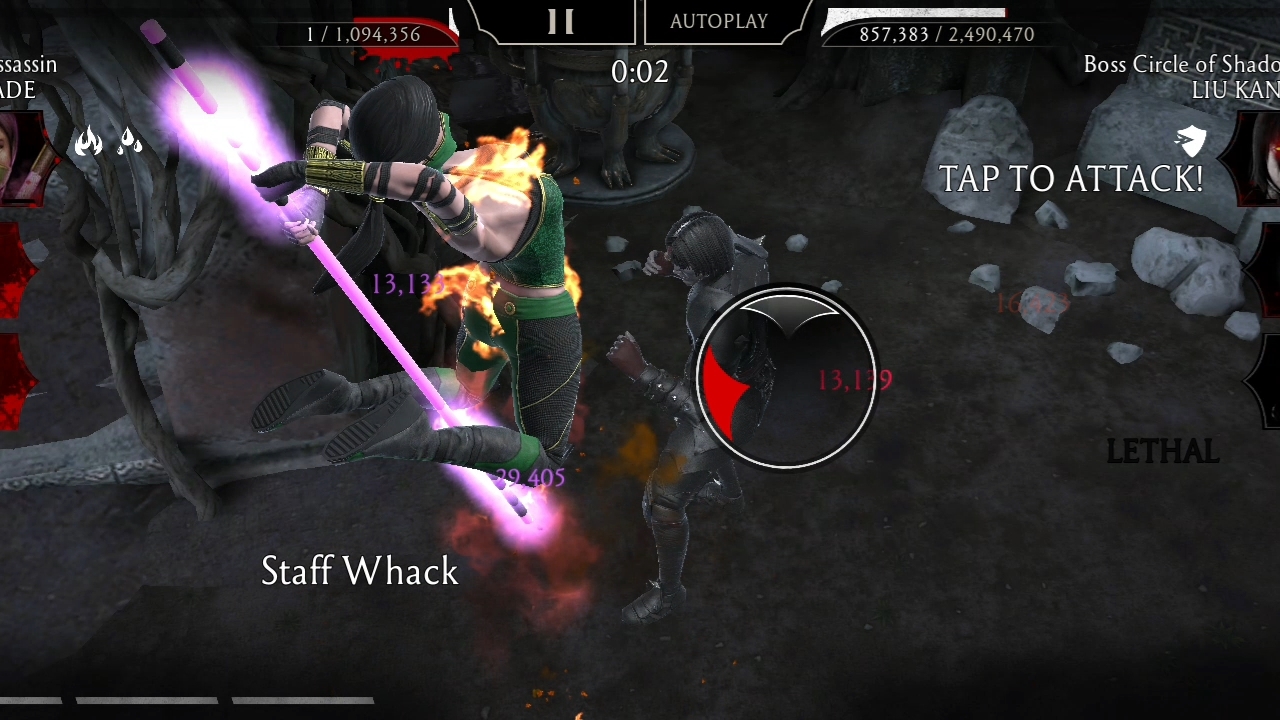Pause the fight
Viewport: 1280px width, 720px height.
pyautogui.click(x=560, y=22)
